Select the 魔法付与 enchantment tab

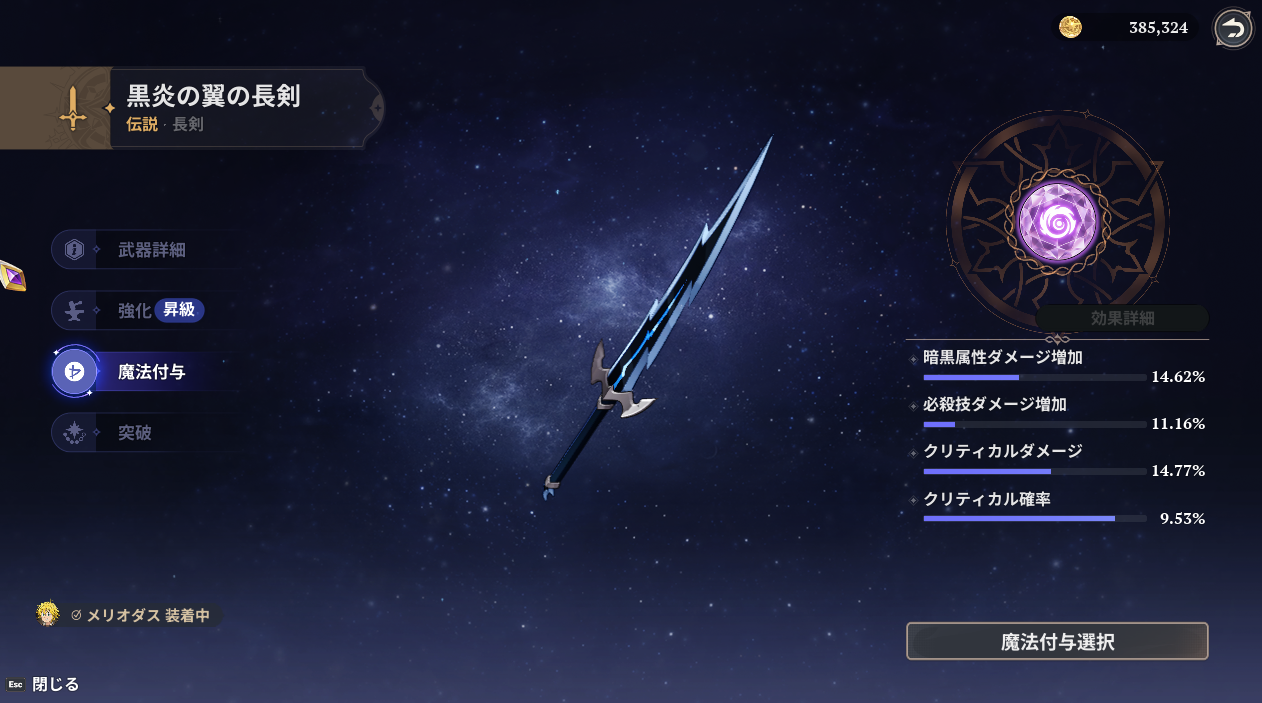click(150, 372)
